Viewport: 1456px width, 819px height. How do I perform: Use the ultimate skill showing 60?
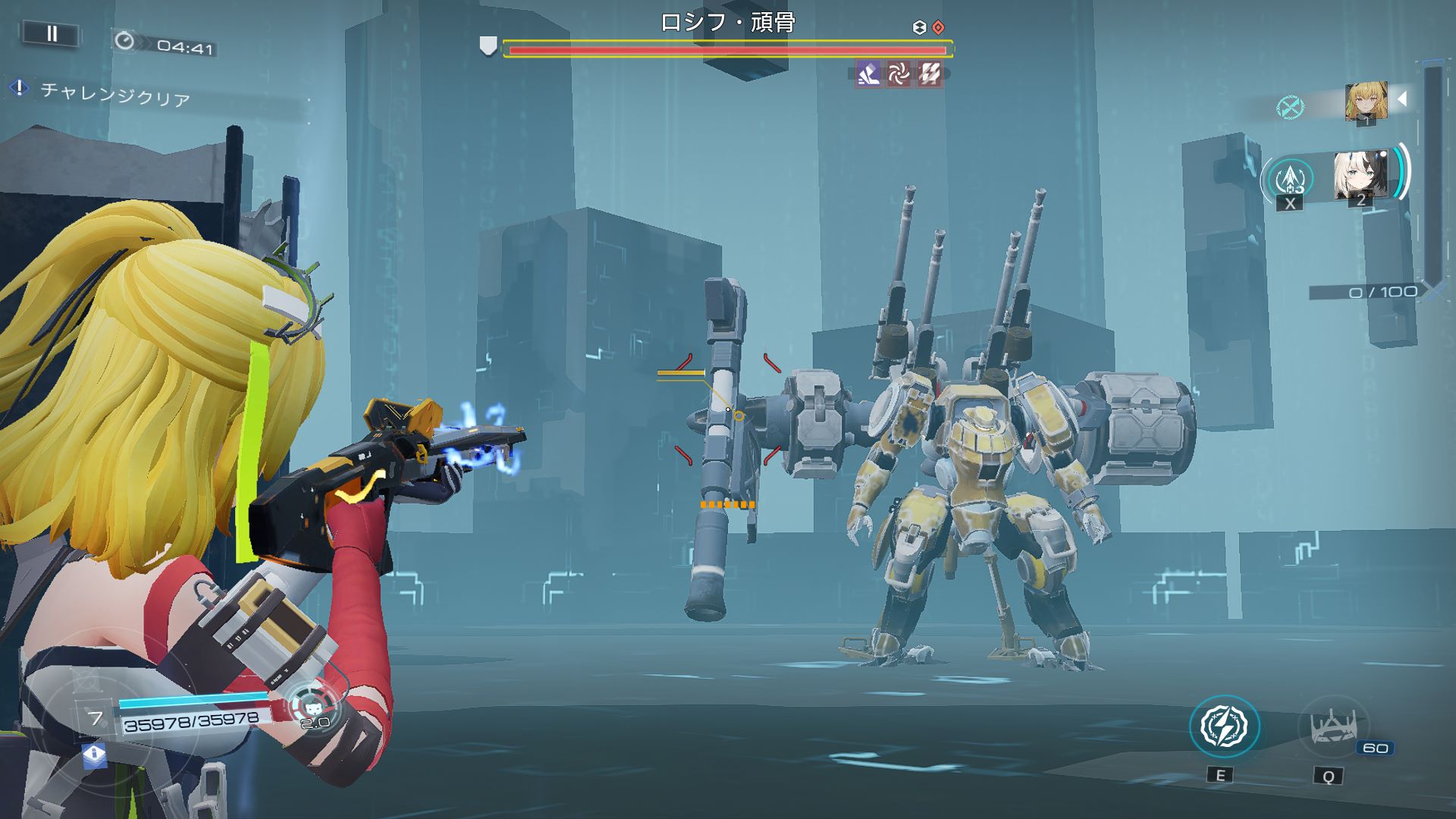tap(1333, 728)
